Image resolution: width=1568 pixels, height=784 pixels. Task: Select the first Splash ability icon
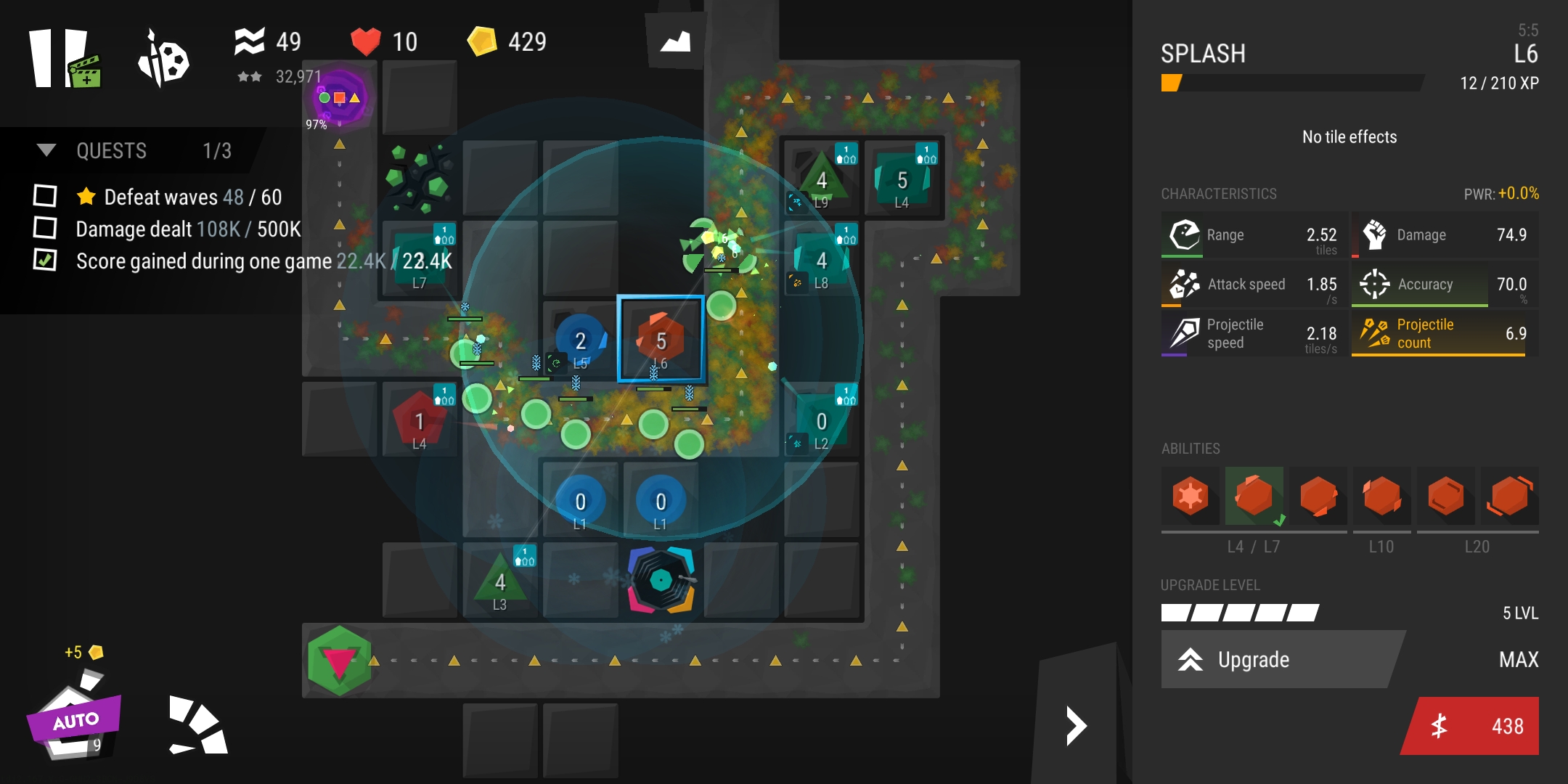1190,497
